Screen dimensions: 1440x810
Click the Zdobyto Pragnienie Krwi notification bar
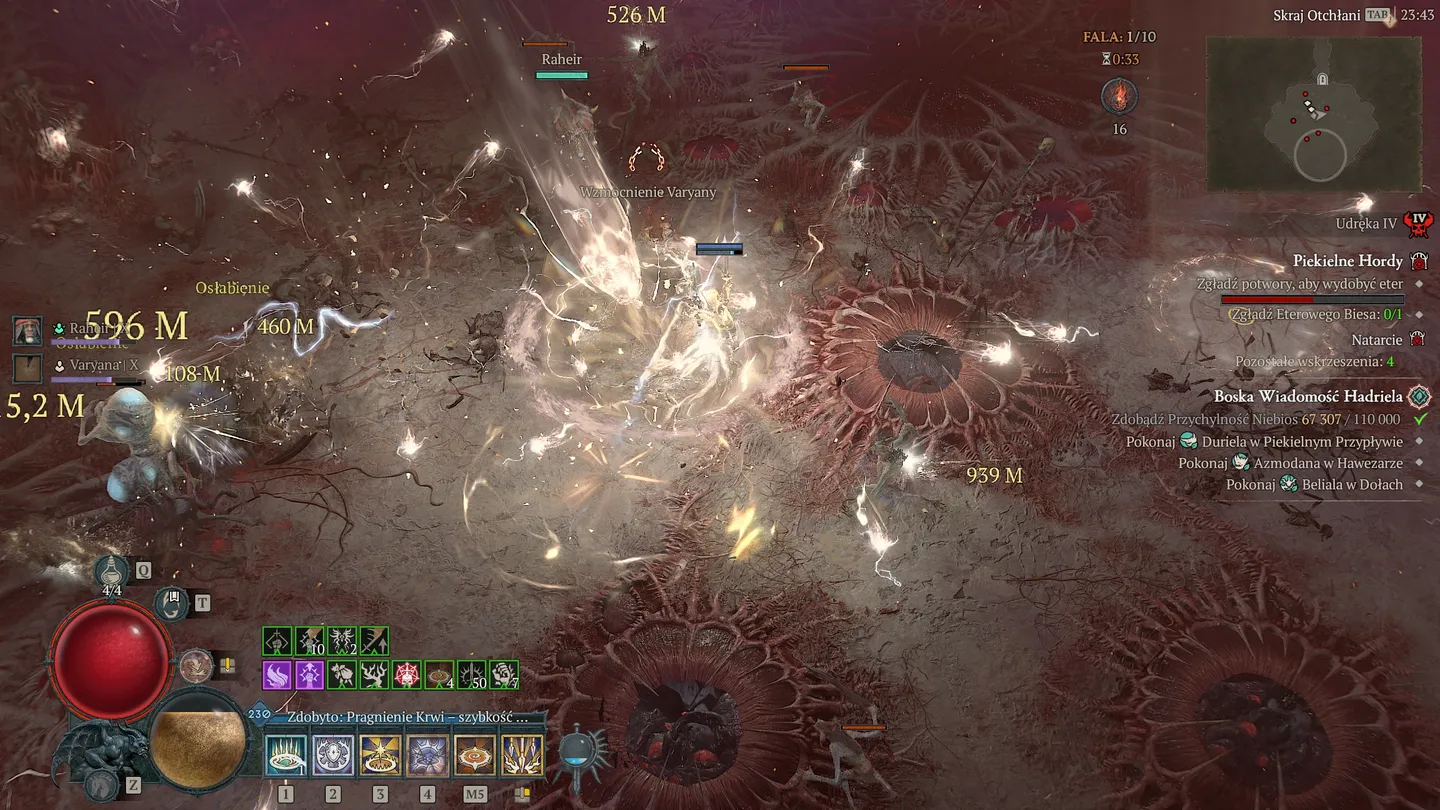407,717
